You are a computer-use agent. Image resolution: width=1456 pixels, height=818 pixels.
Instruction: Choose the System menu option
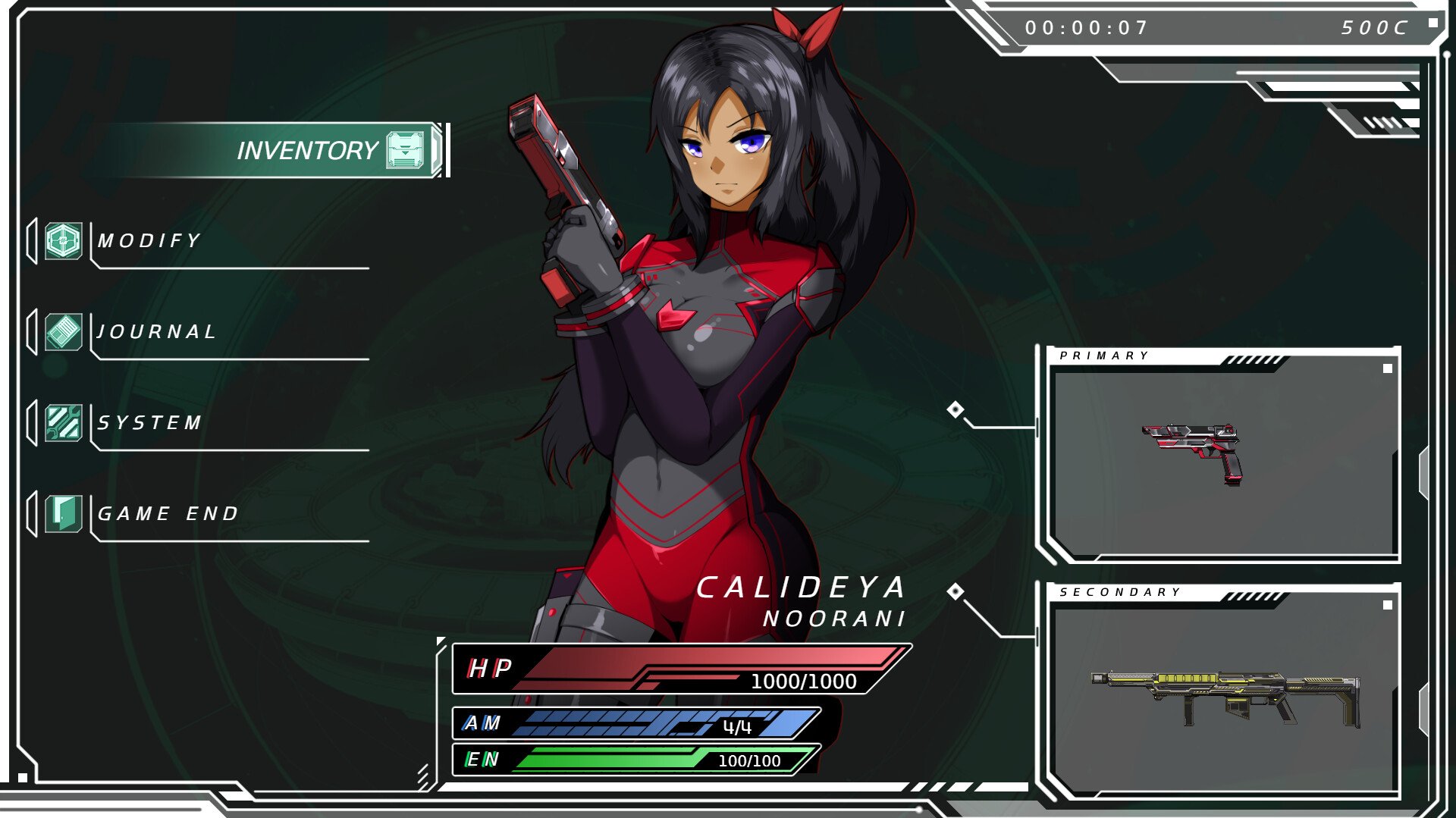(149, 423)
